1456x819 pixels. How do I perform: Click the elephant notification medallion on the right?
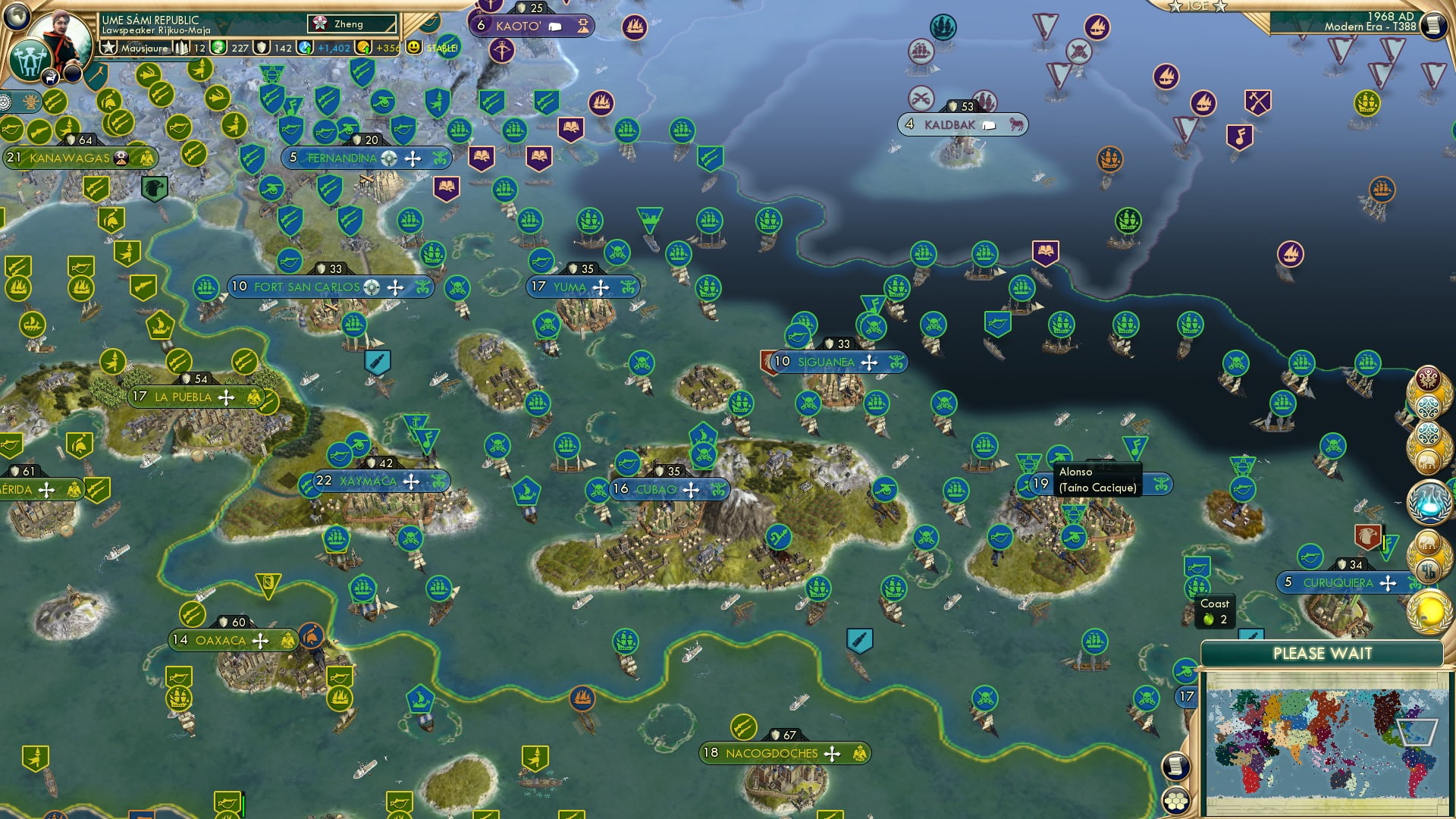[1430, 461]
